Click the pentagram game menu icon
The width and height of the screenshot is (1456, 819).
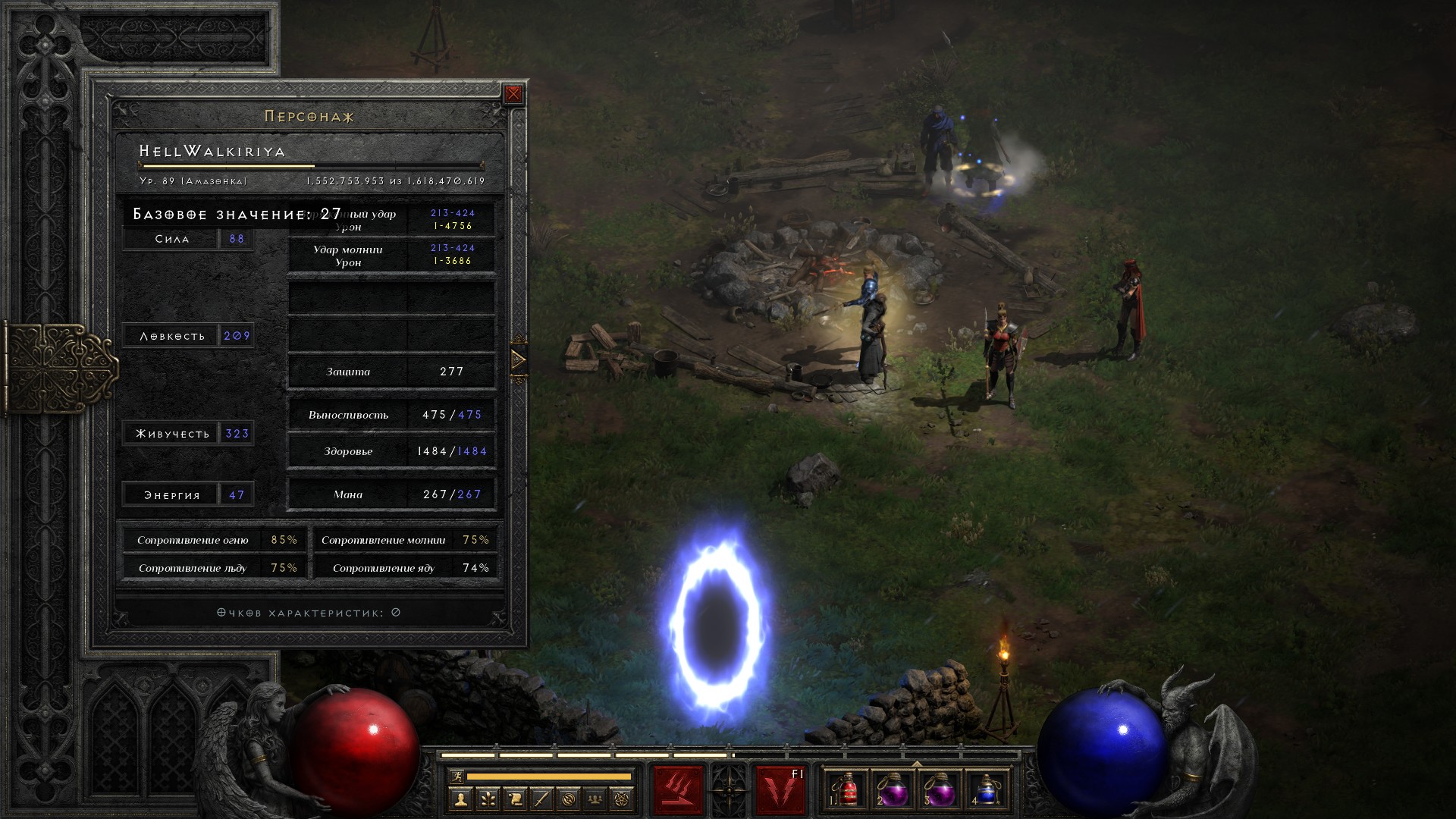[x=623, y=799]
